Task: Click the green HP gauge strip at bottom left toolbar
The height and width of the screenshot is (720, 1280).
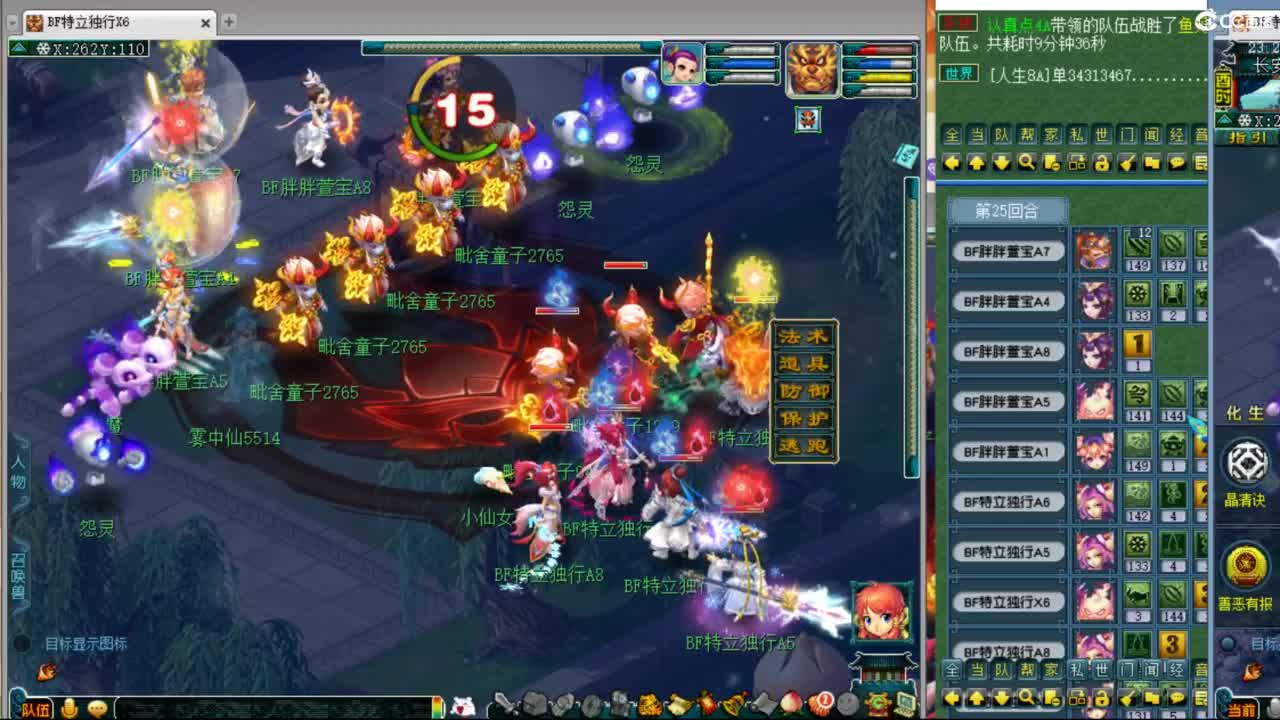Action: click(437, 707)
